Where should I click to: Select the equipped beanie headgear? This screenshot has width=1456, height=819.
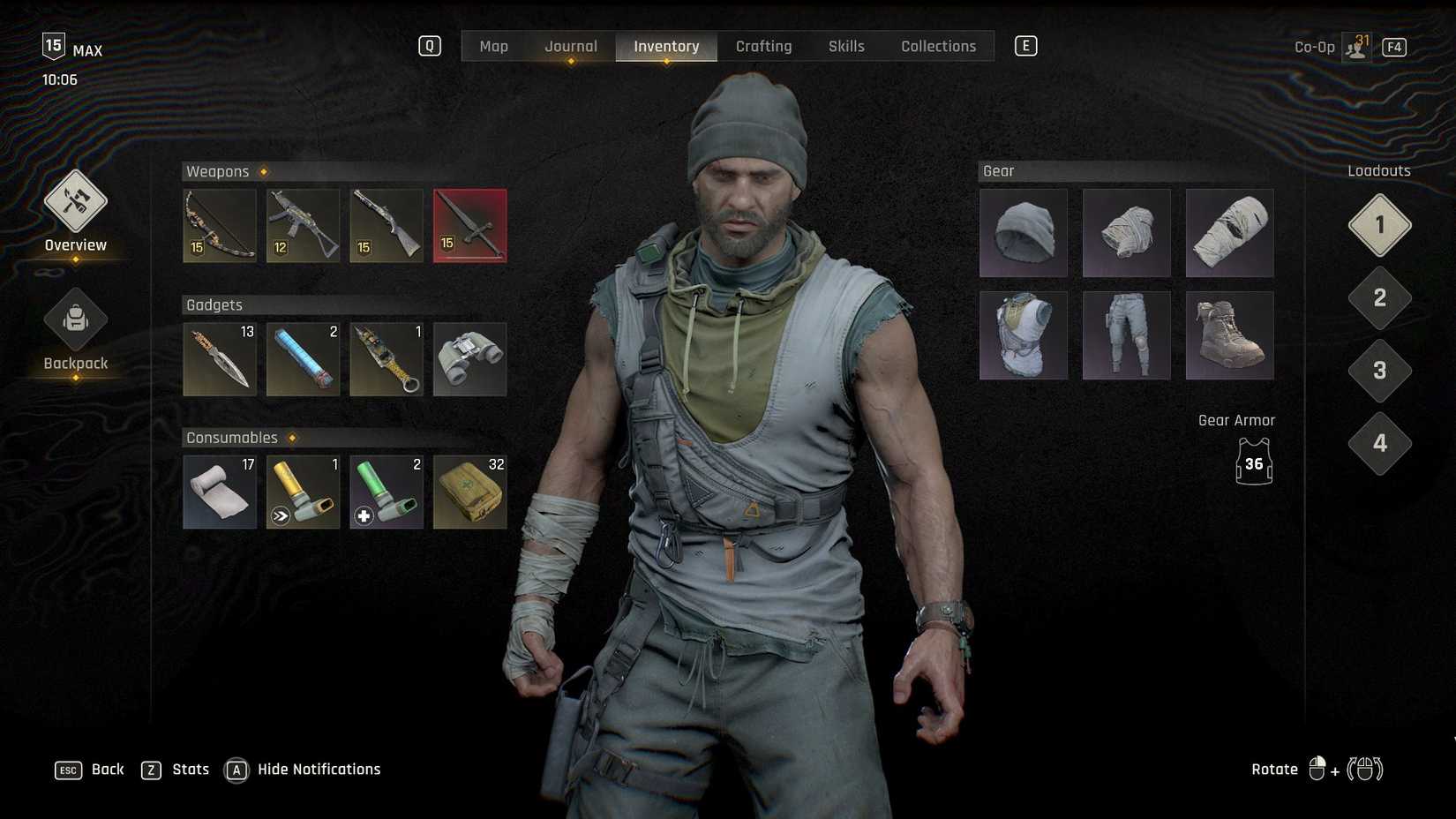coord(1023,233)
